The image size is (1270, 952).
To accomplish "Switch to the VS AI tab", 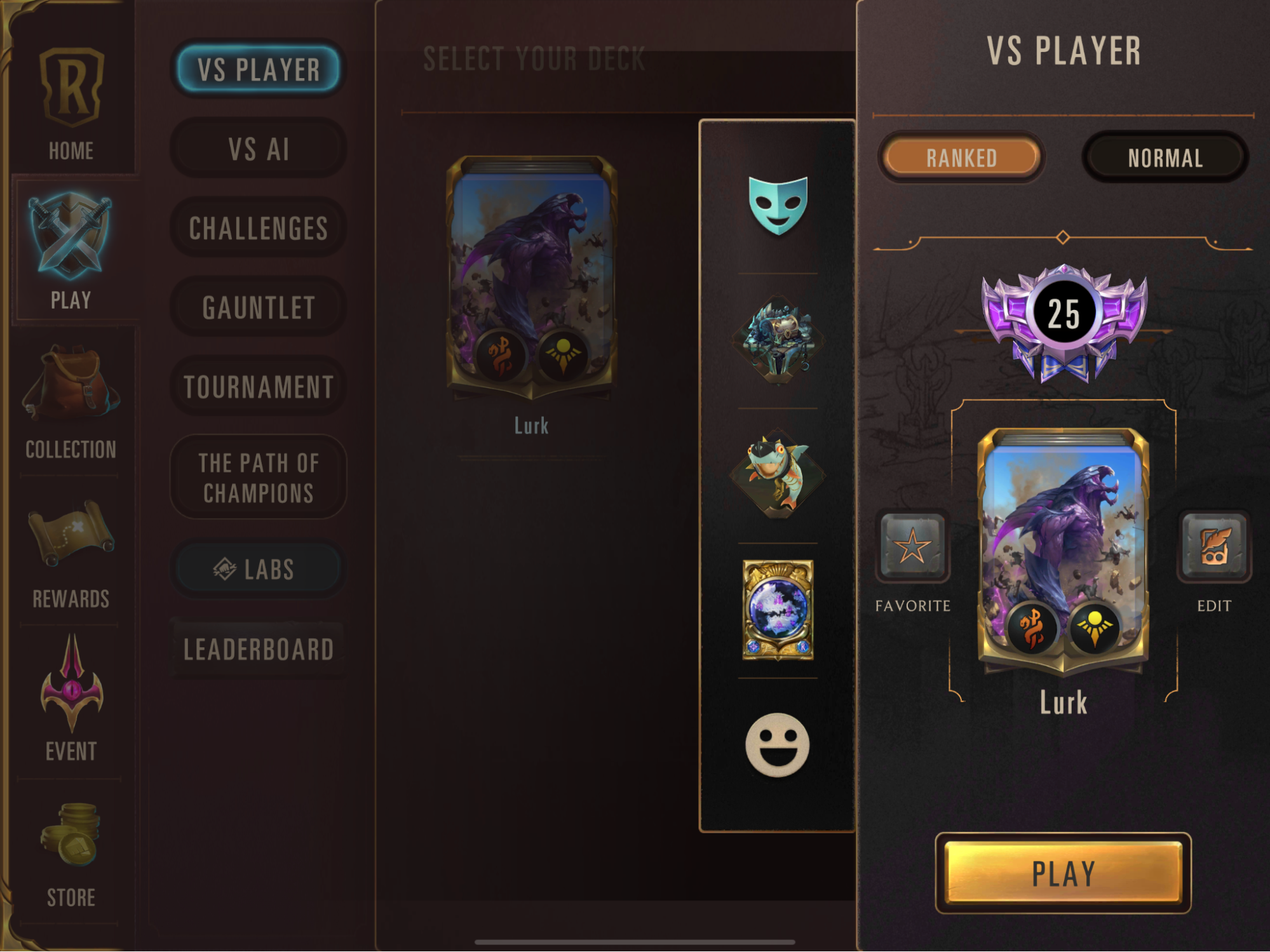I will [x=258, y=148].
